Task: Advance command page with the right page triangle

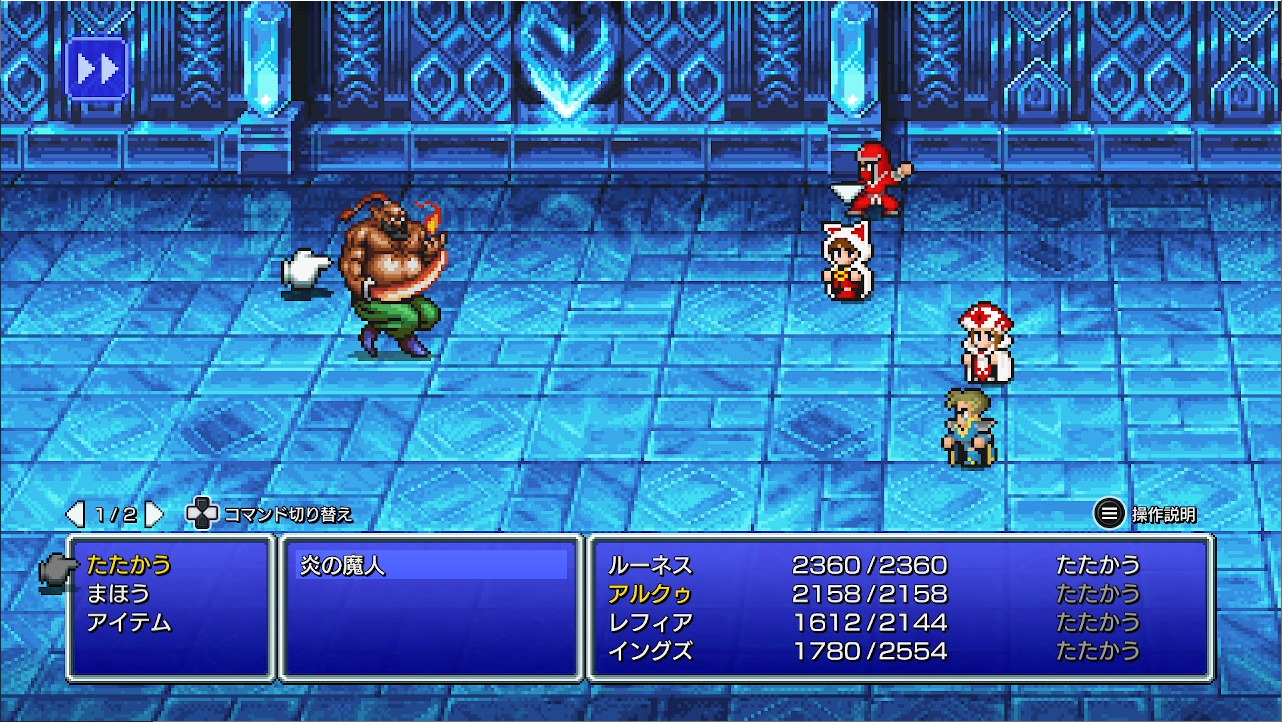Action: tap(152, 513)
